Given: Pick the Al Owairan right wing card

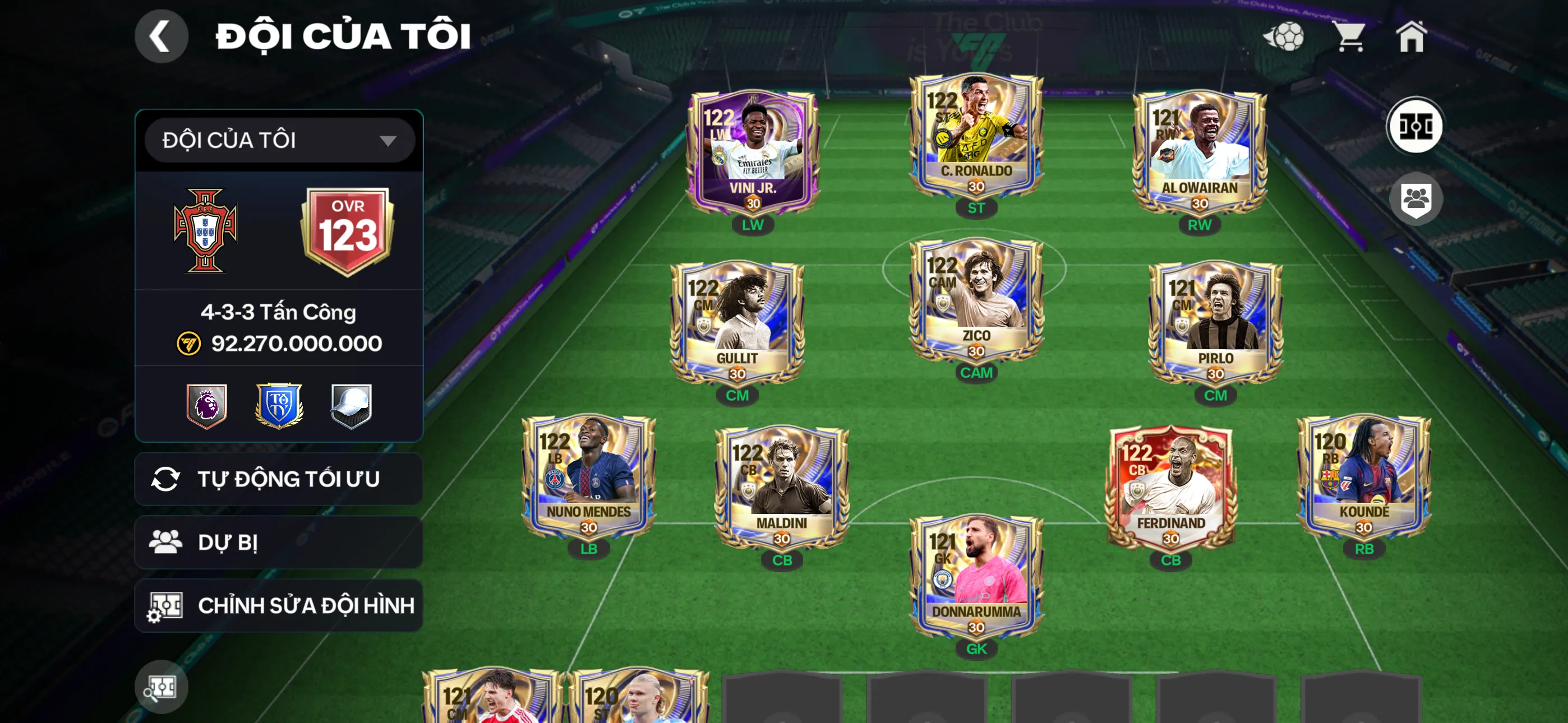Looking at the screenshot, I should point(1199,152).
